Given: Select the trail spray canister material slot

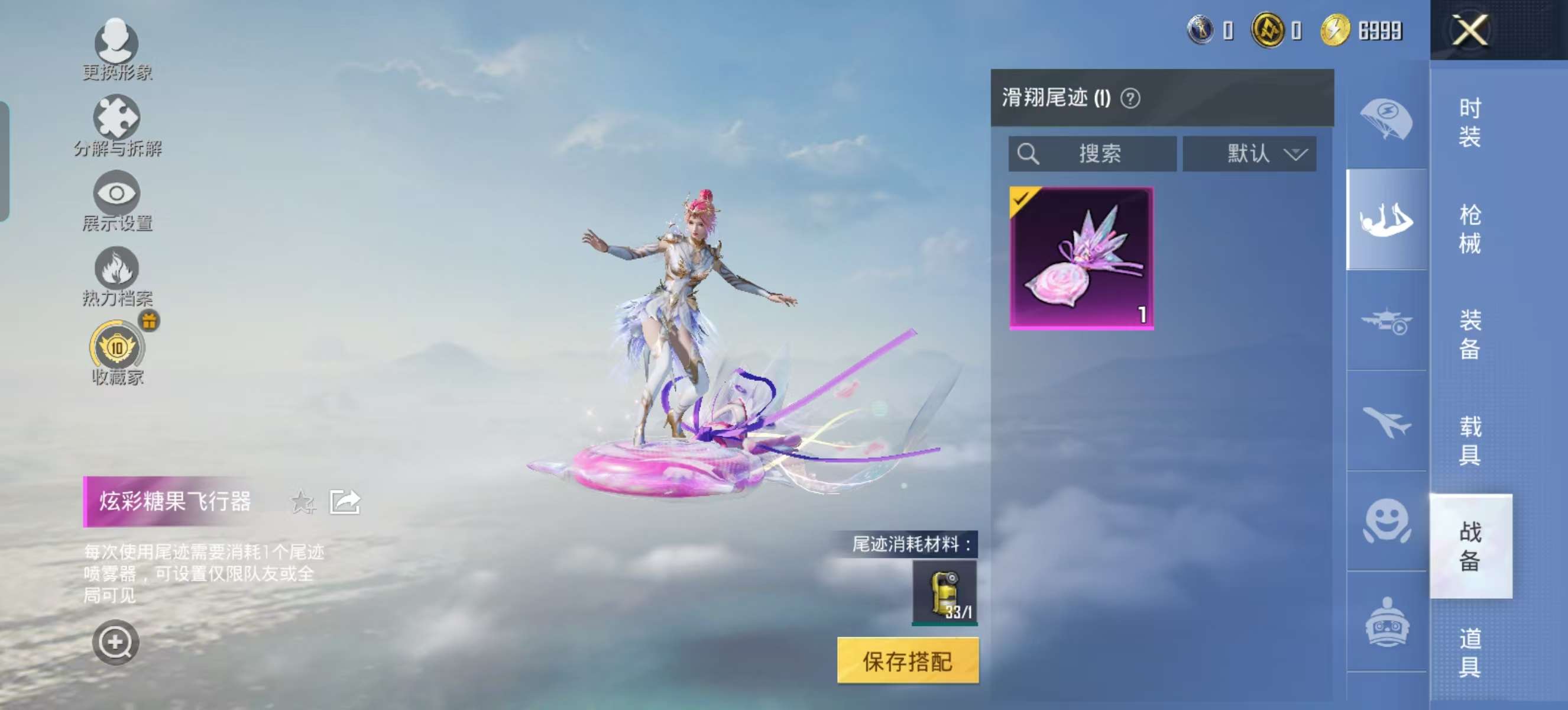Looking at the screenshot, I should (x=944, y=593).
